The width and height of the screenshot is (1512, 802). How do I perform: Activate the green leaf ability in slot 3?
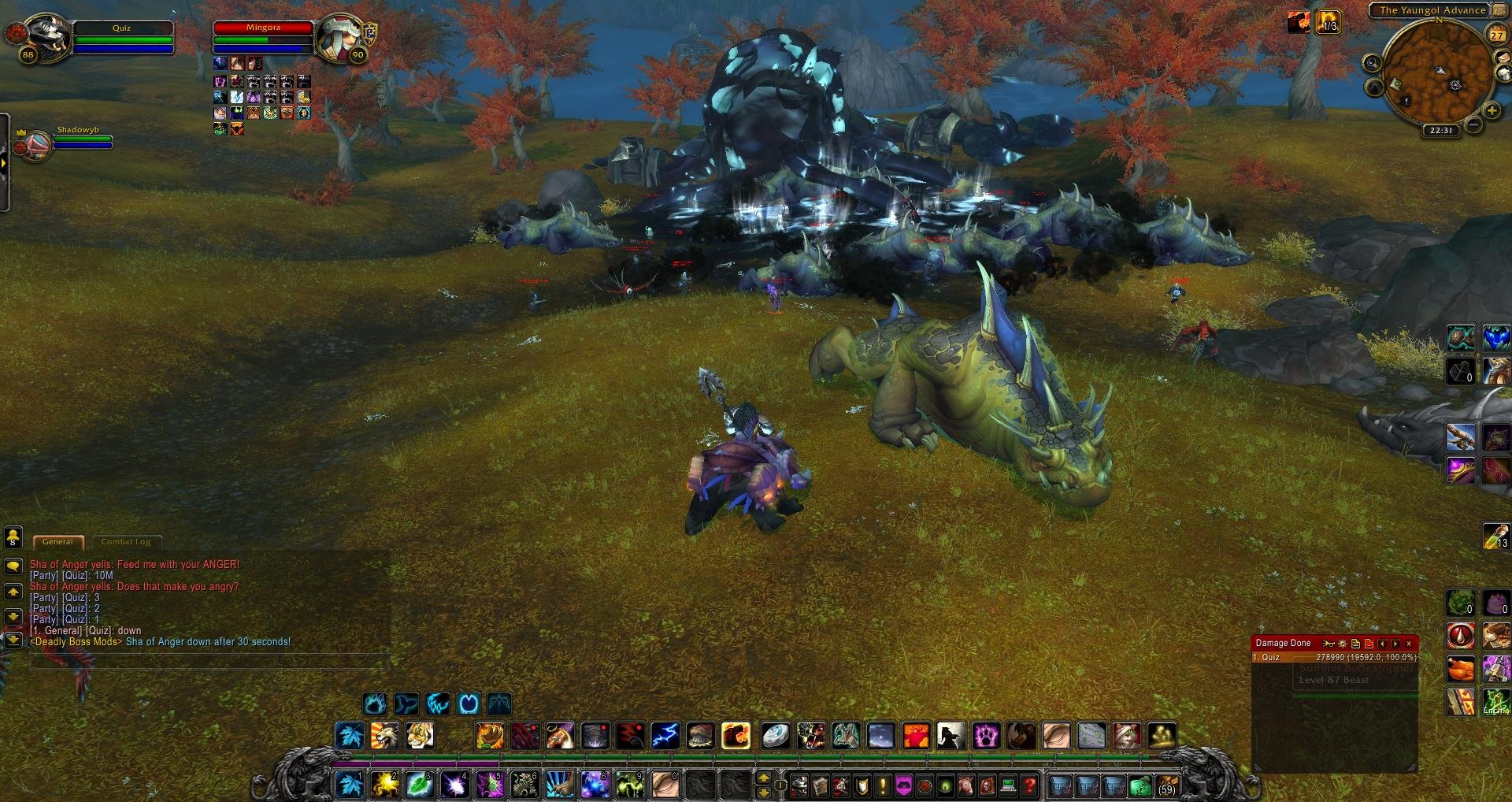420,785
